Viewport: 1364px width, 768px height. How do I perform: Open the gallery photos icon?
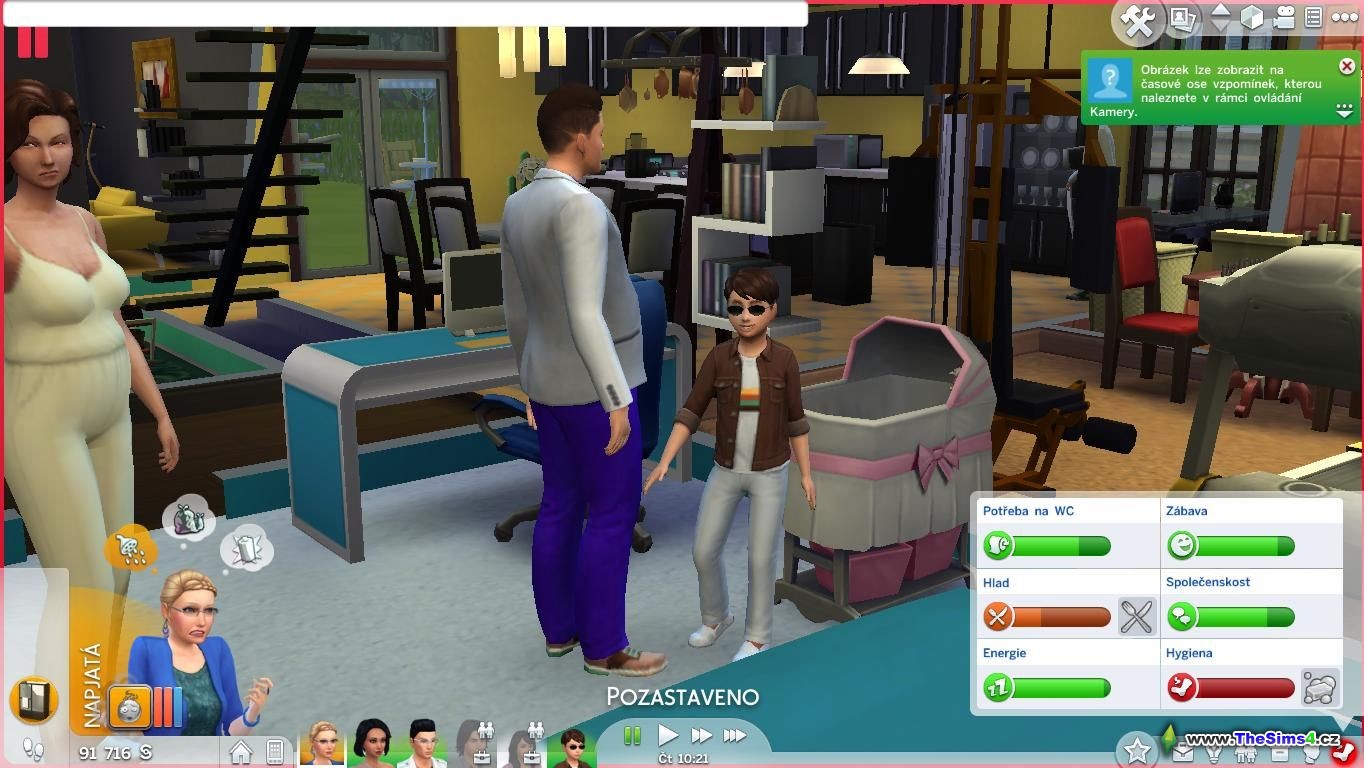[x=1183, y=19]
